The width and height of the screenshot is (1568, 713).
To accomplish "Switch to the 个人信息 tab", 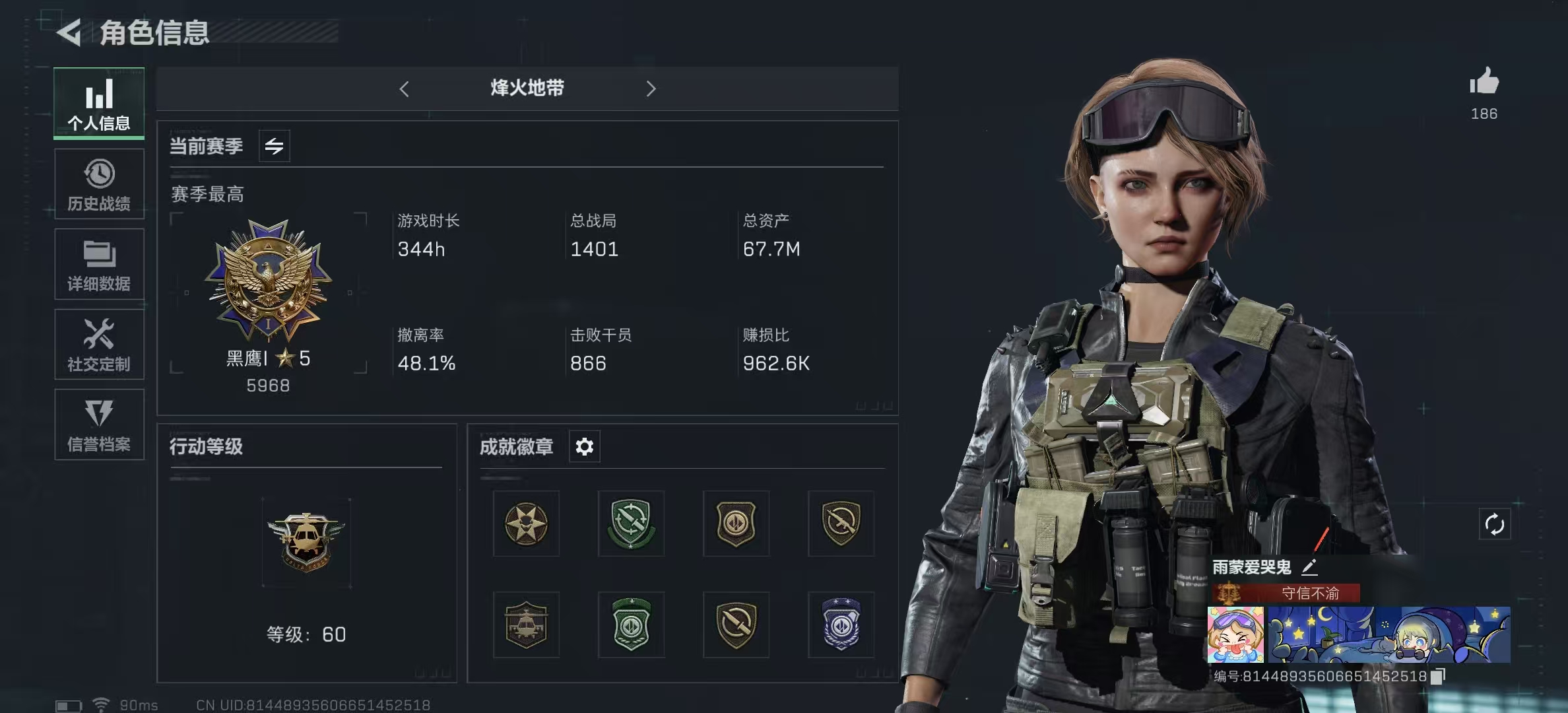I will pyautogui.click(x=99, y=103).
